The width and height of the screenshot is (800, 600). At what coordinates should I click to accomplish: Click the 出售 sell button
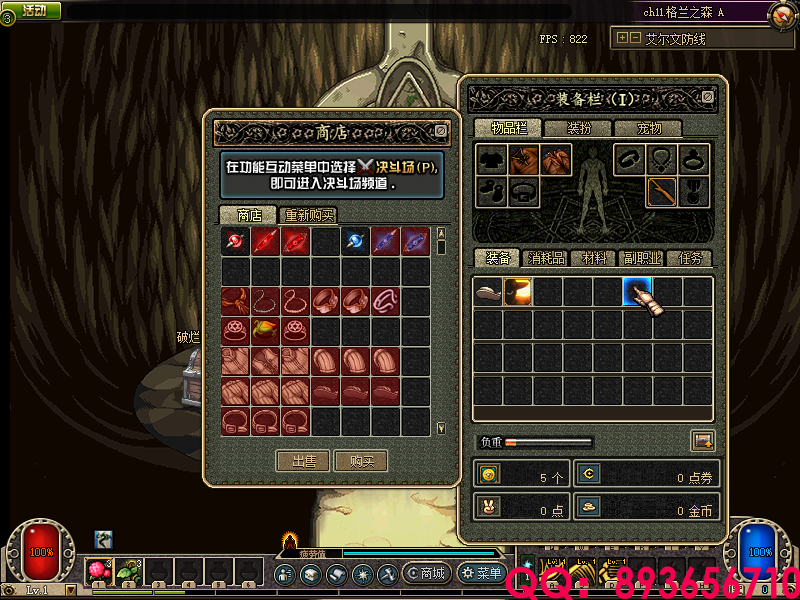click(304, 461)
